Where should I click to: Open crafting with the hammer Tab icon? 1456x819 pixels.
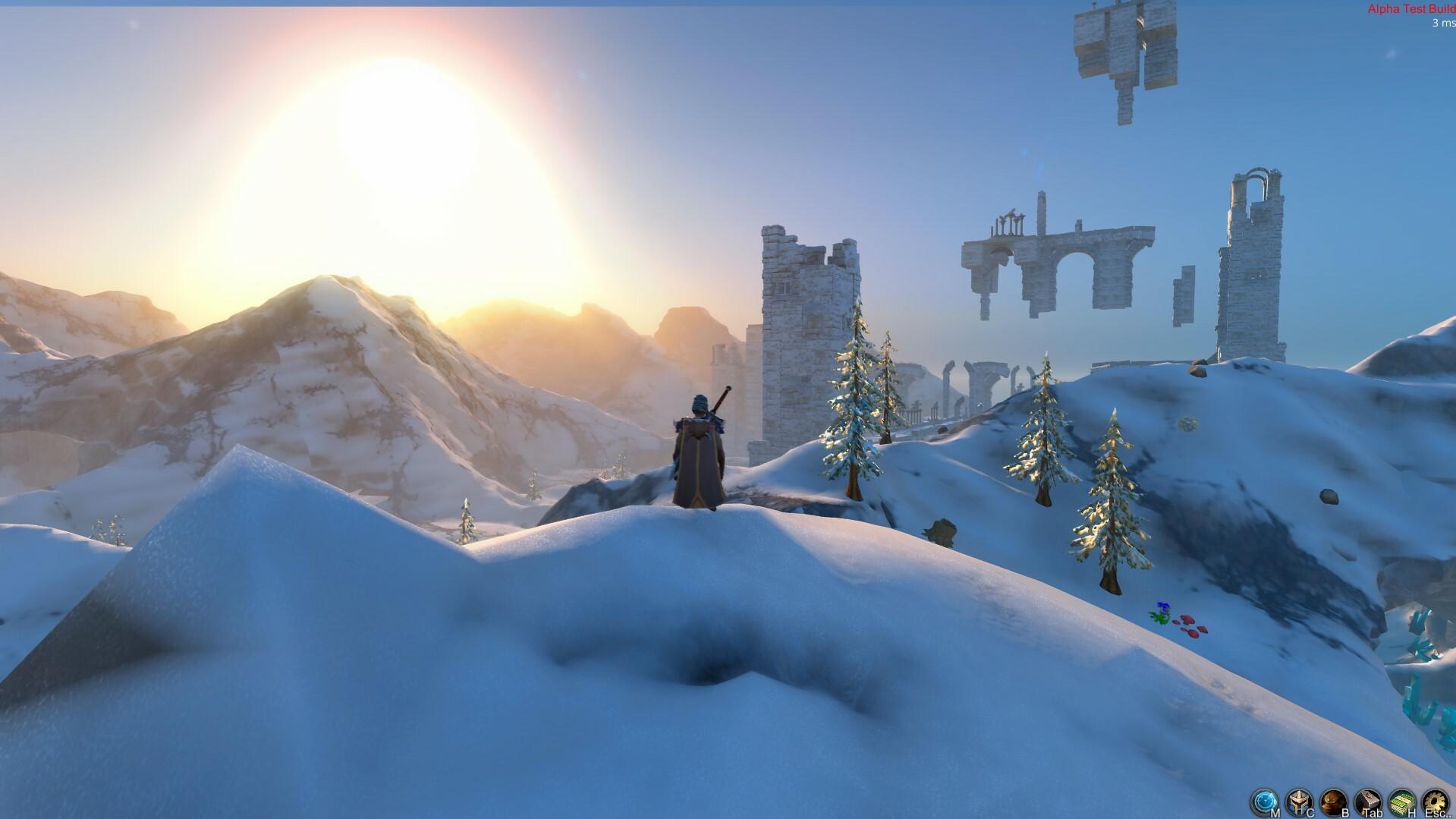point(1368,799)
